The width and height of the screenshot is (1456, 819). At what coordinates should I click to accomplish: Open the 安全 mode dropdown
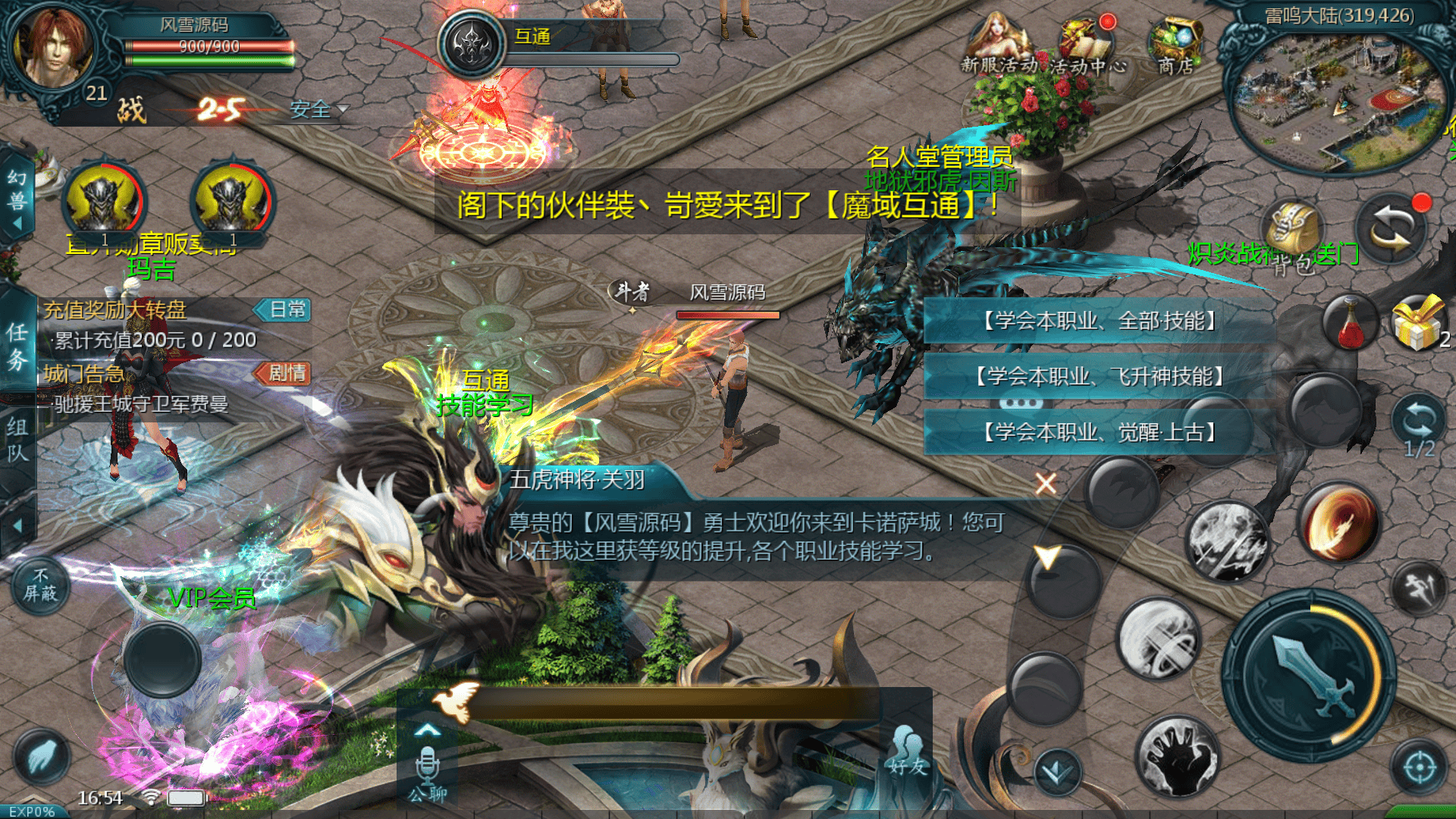pyautogui.click(x=318, y=110)
